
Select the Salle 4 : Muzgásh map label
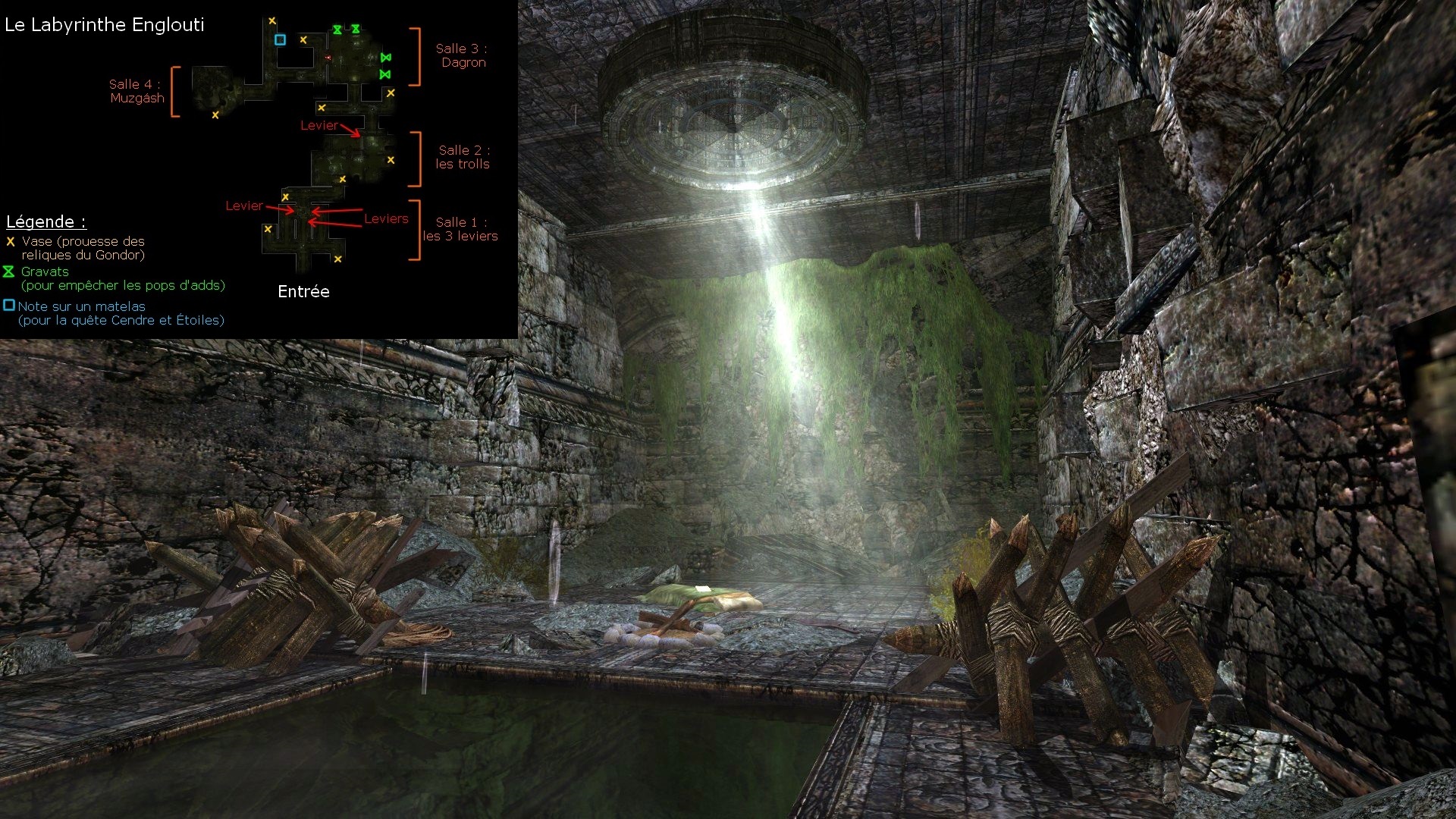coord(136,91)
